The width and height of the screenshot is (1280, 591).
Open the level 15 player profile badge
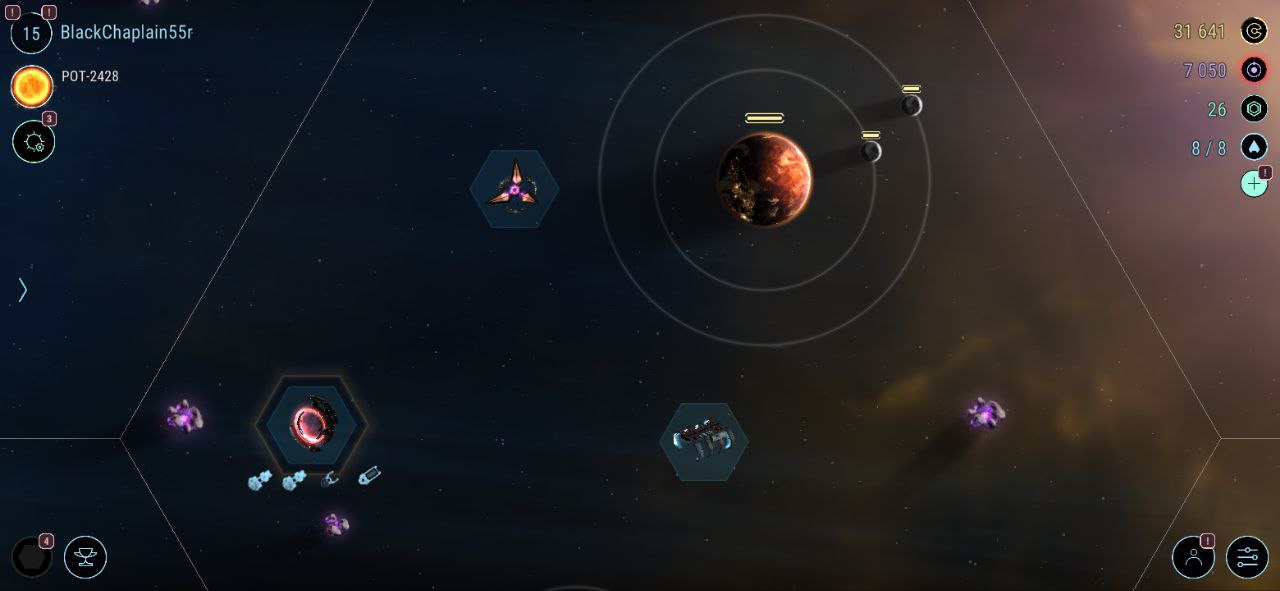(x=31, y=33)
